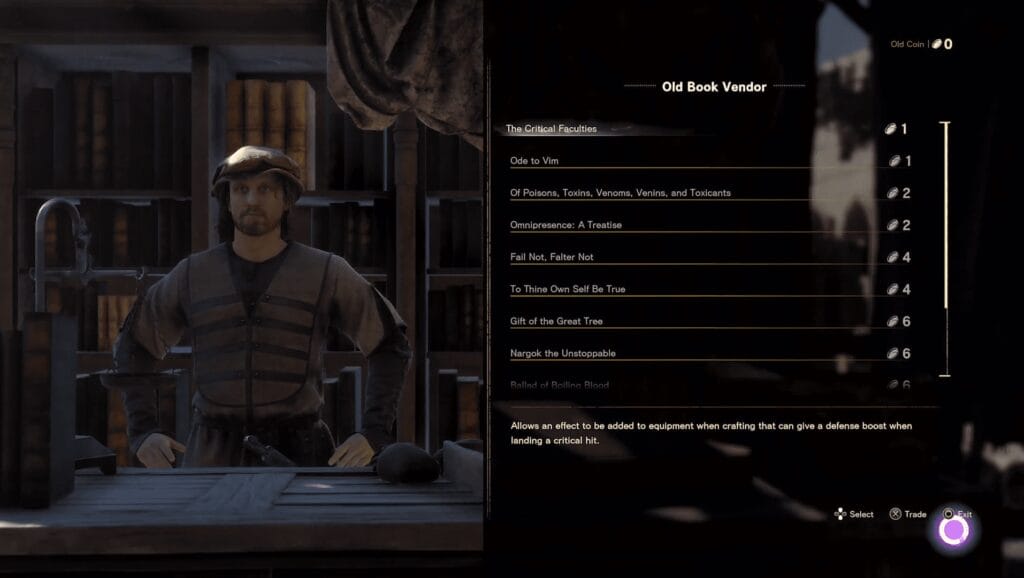
Task: Choose To Thine Own Self Be True
Action: 568,289
